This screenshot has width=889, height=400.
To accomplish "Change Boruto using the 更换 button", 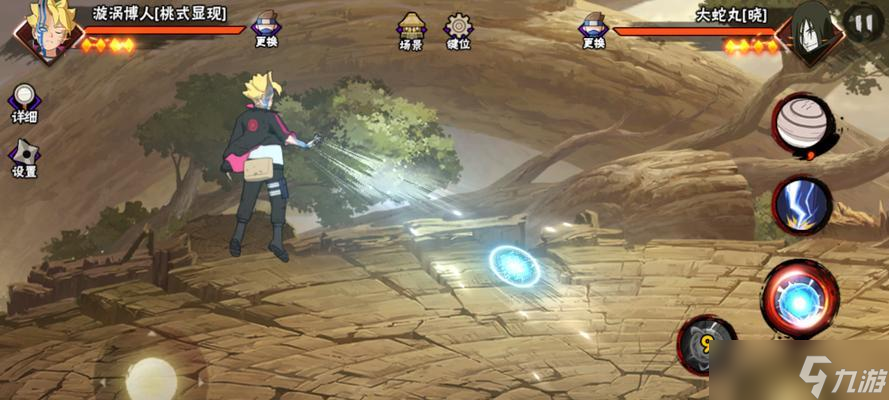I will [x=266, y=30].
